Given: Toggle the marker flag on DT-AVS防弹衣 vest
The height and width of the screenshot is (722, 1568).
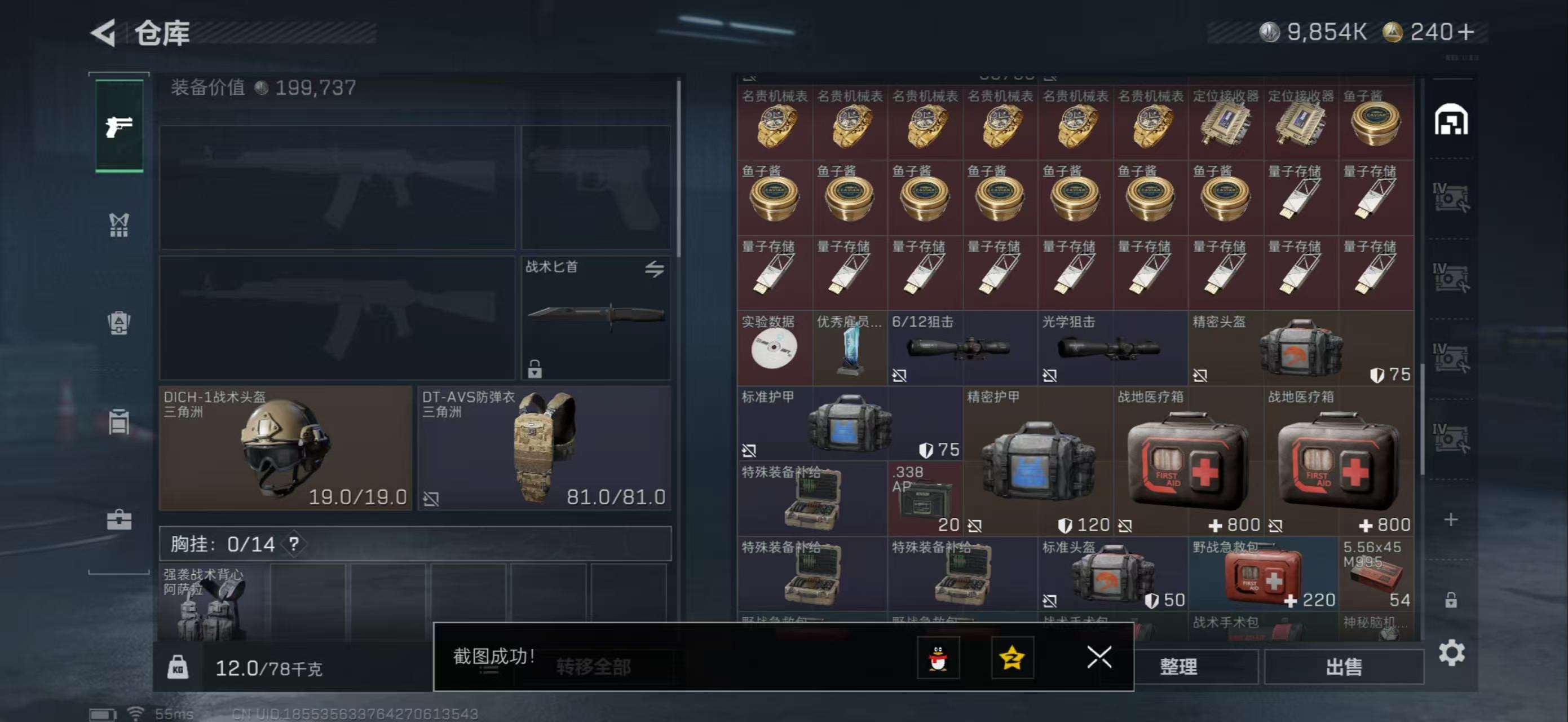Looking at the screenshot, I should [434, 498].
